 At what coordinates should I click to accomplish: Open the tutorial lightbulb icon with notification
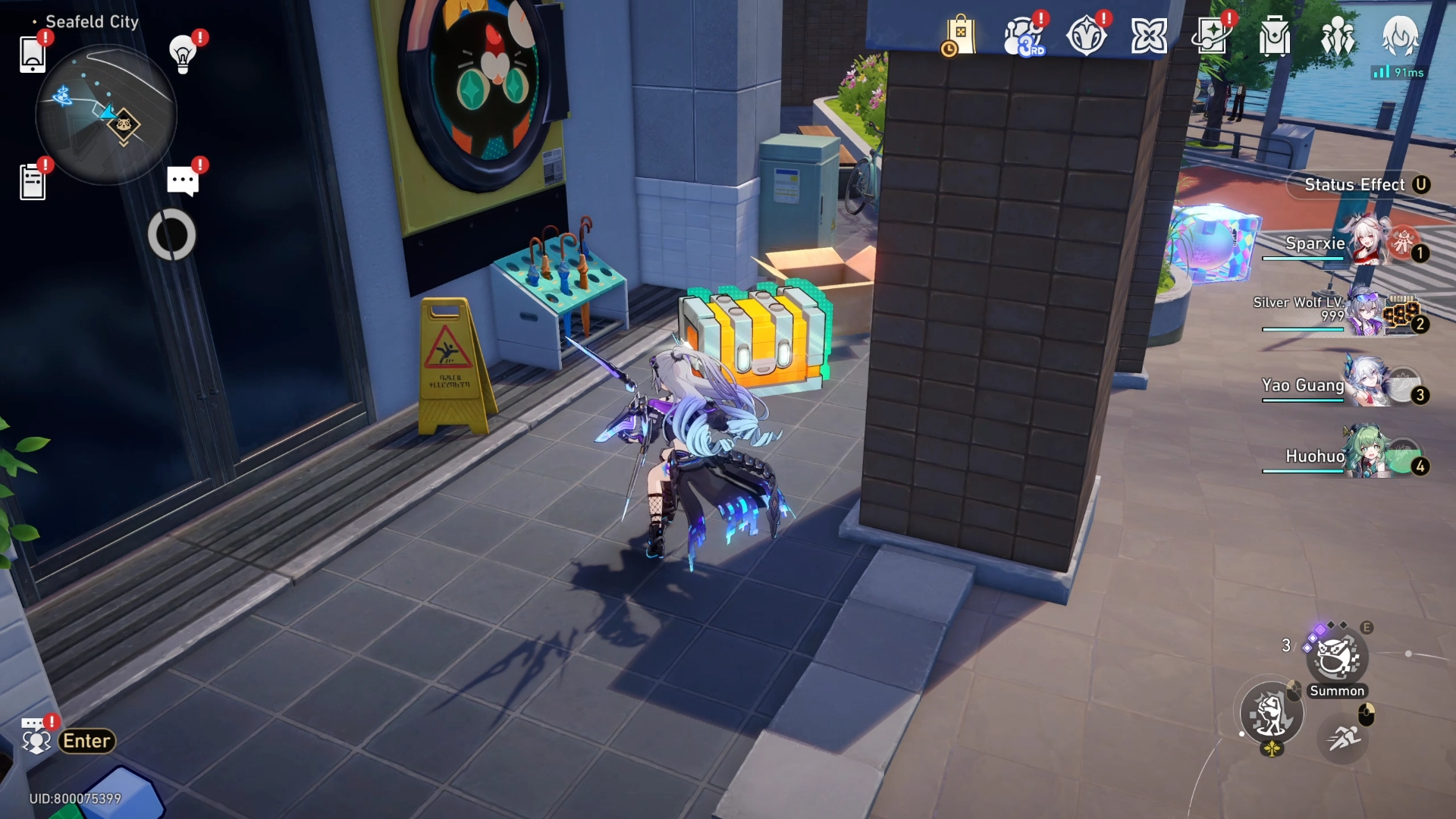point(181,55)
